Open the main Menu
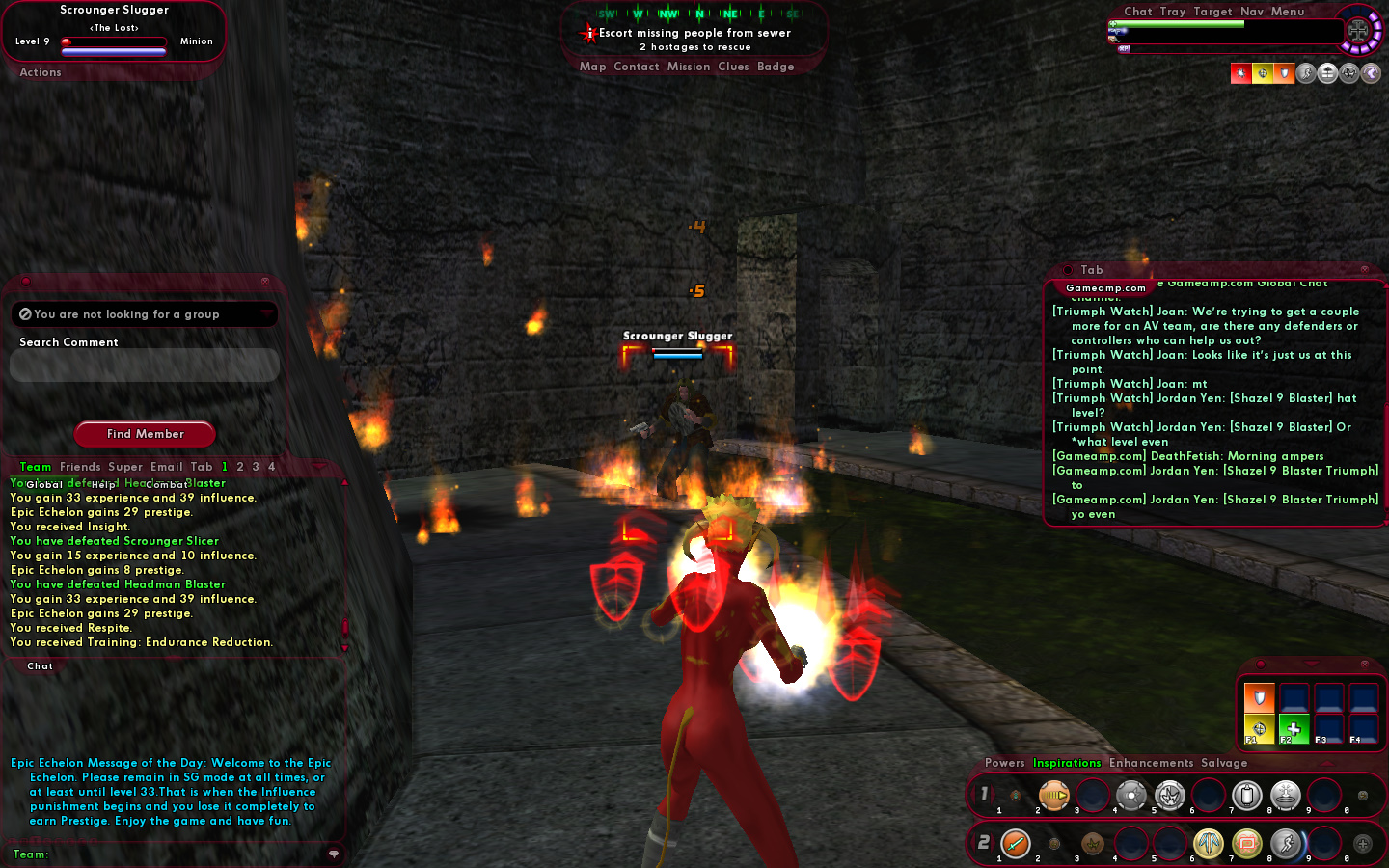Screen dimensions: 1389x868 1288,12
